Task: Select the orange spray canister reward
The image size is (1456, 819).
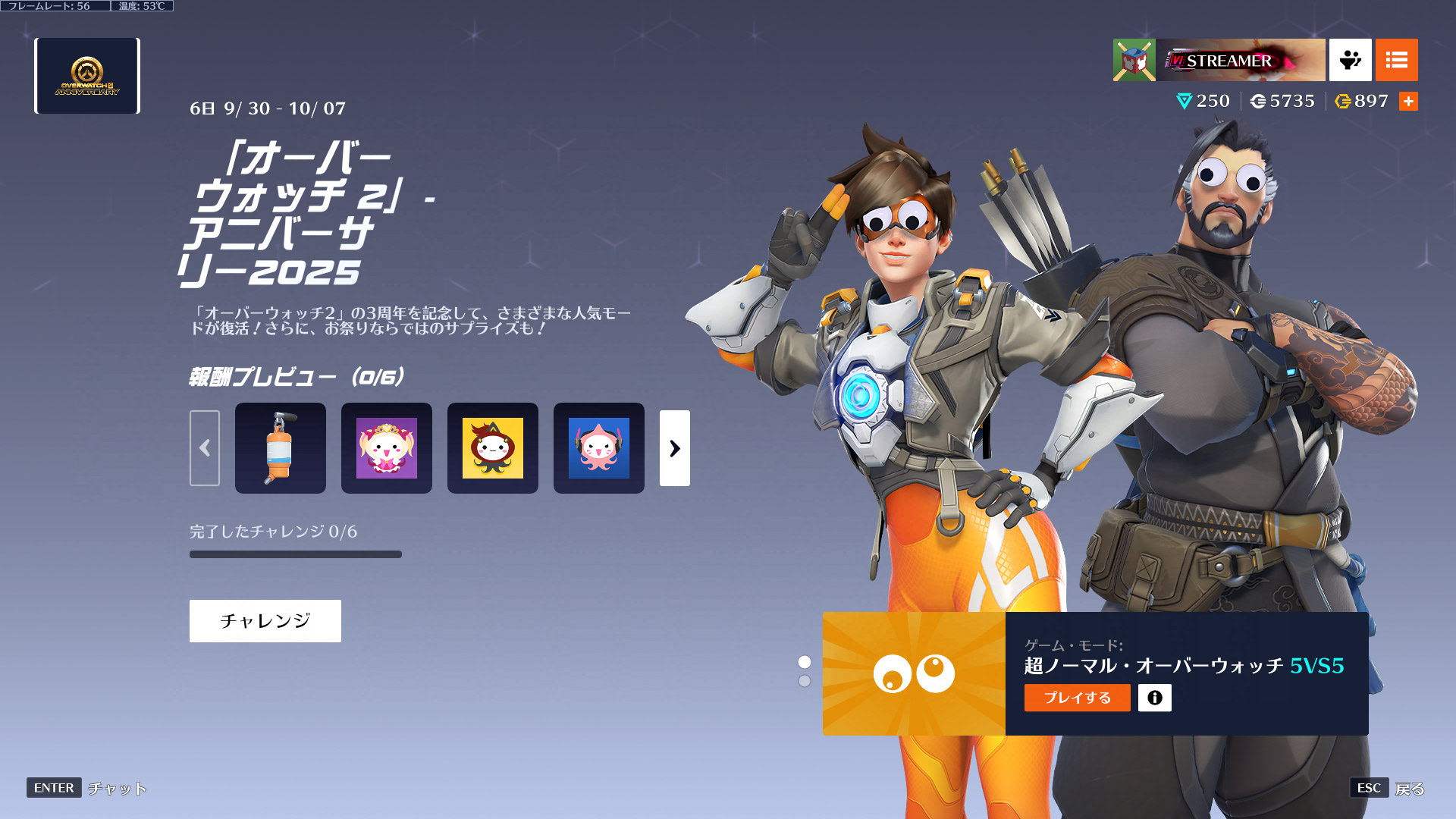Action: click(x=281, y=448)
